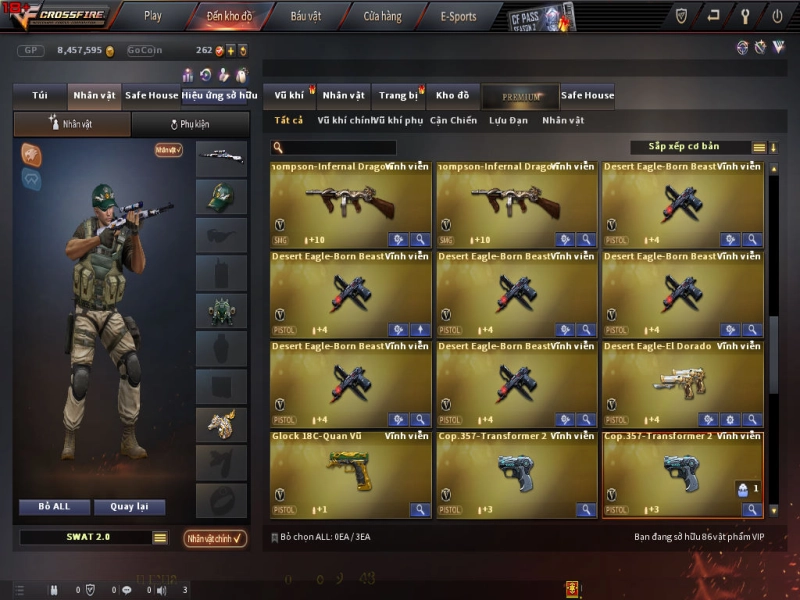The image size is (800, 600).
Task: Click the Bỏ ALL button
Action: pos(54,507)
